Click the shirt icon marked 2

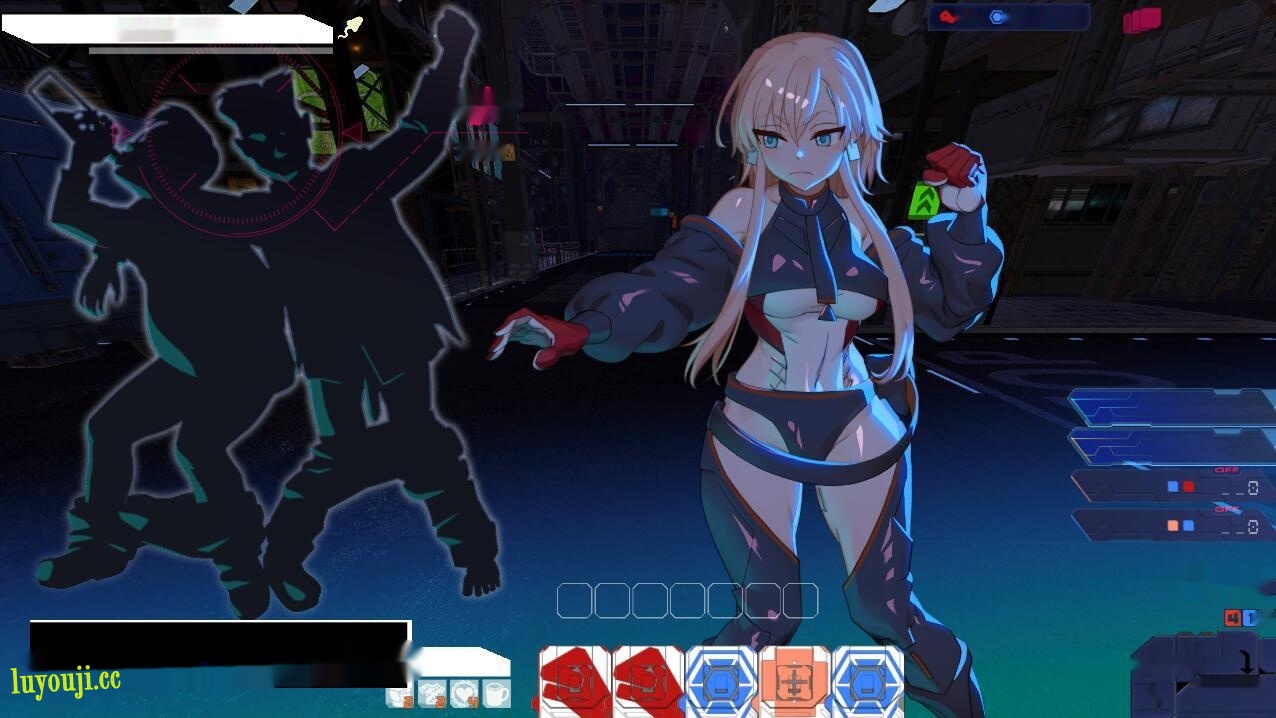click(432, 692)
